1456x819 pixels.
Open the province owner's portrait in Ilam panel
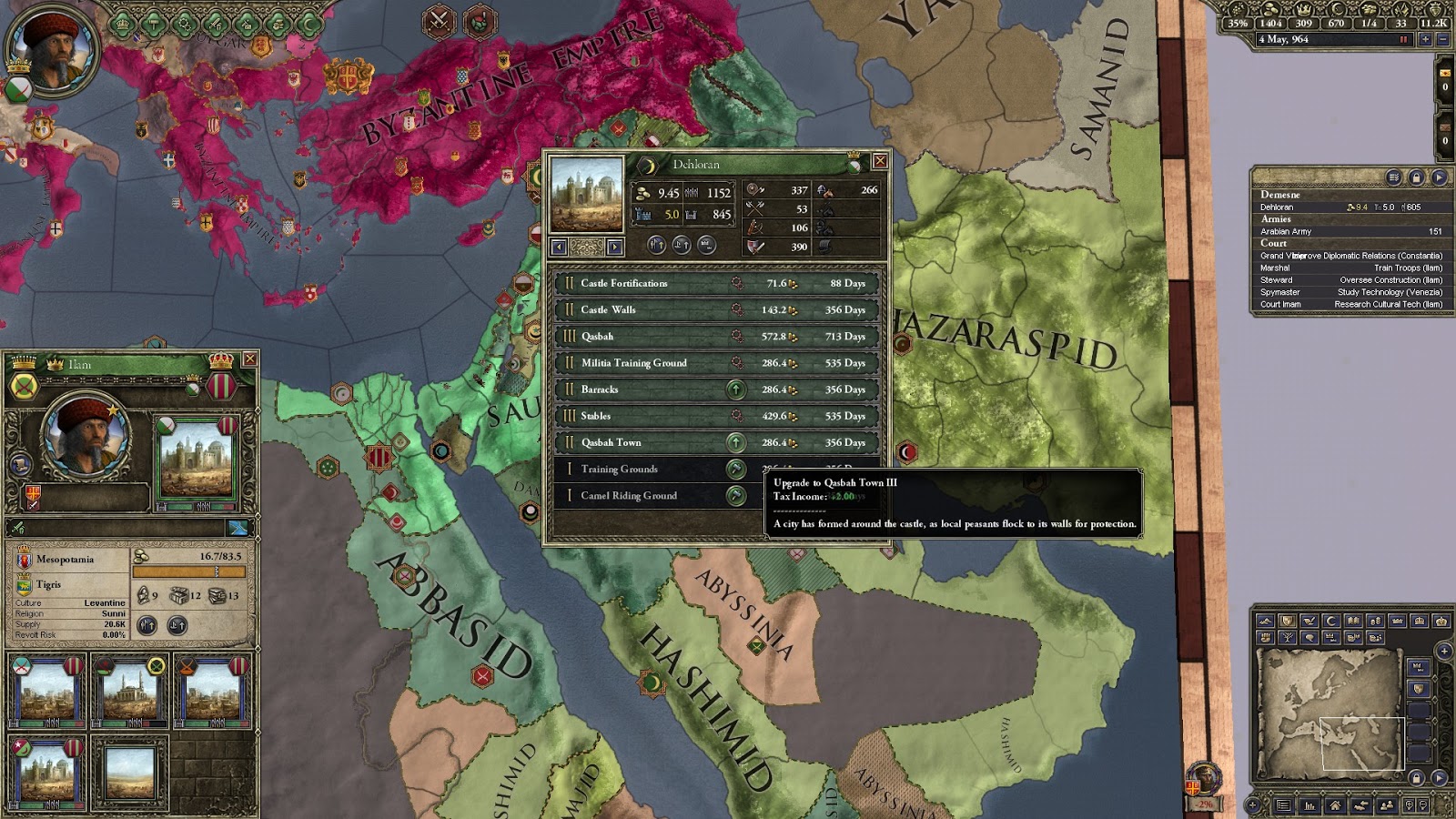coord(85,437)
